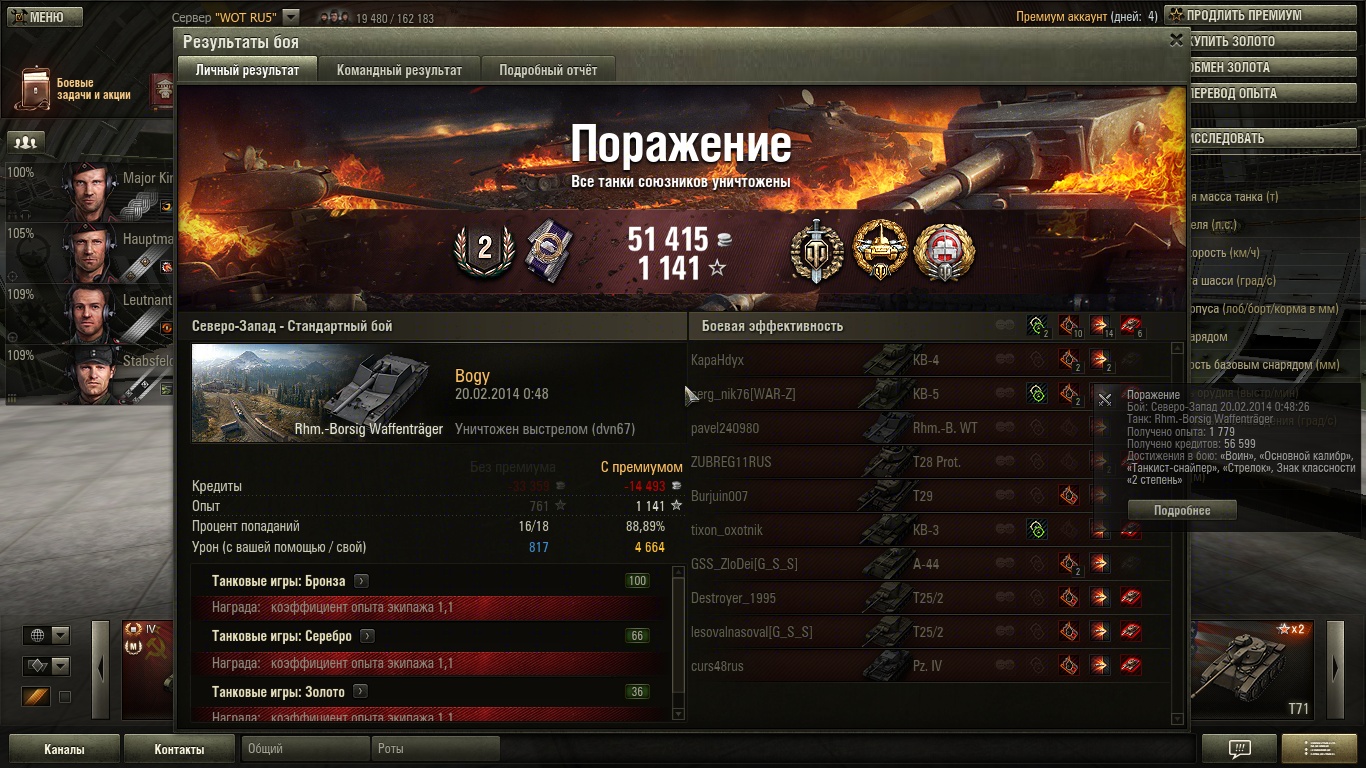The image size is (1366, 768).
Task: Dismiss the Поражение notification popup
Action: (x=1105, y=400)
